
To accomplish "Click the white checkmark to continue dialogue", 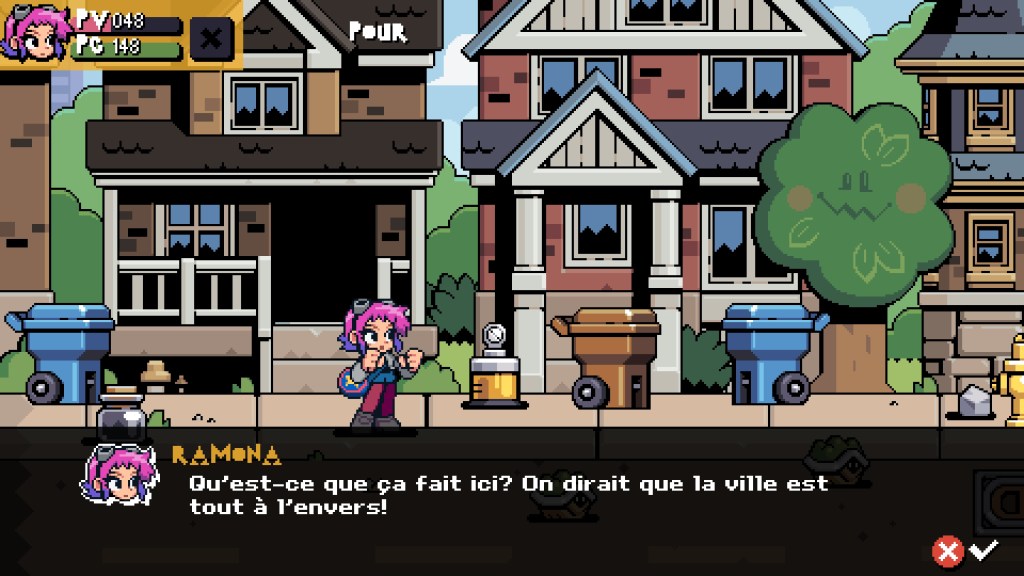I will pos(985,549).
